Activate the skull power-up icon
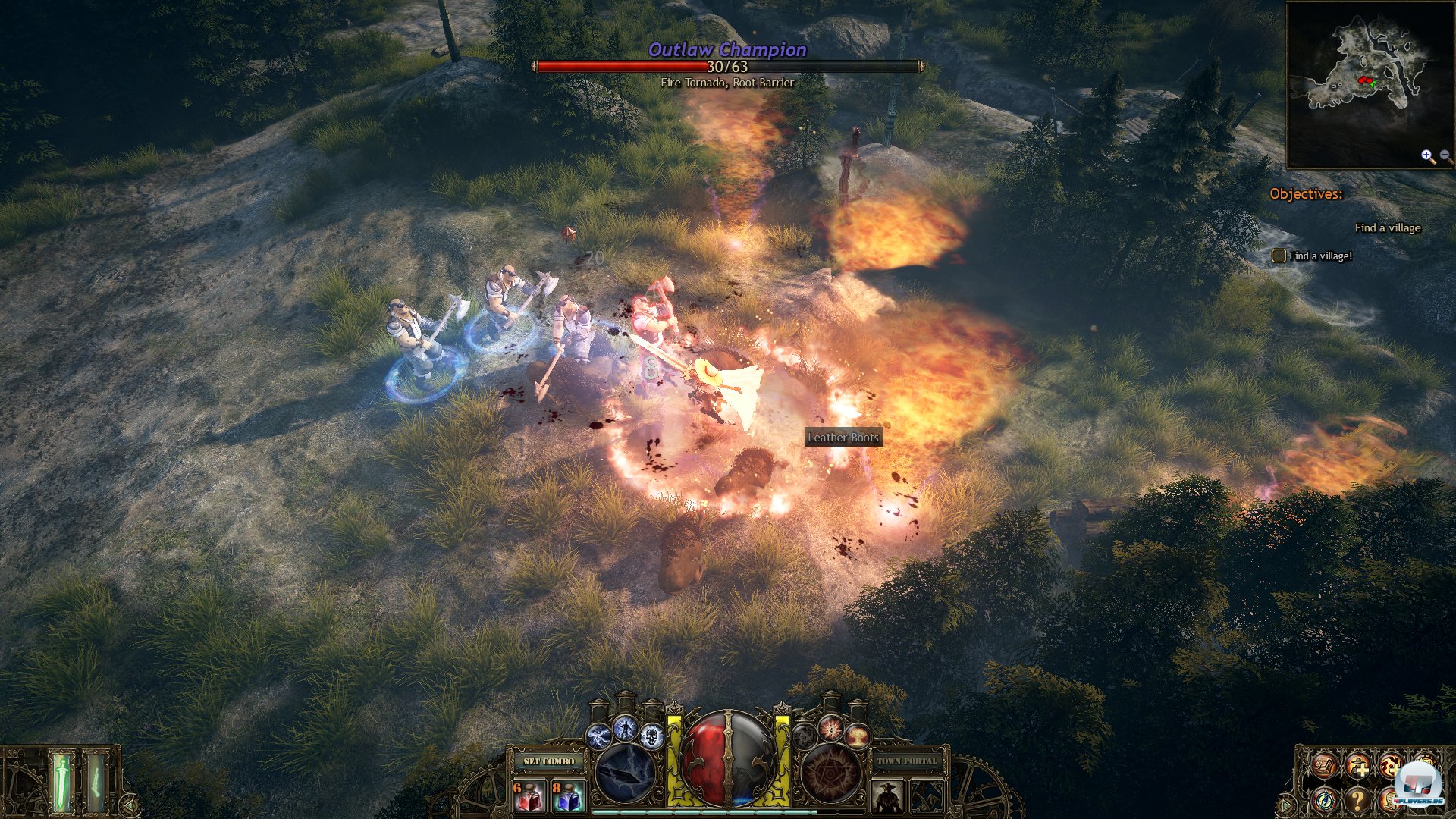The height and width of the screenshot is (819, 1456). [651, 735]
